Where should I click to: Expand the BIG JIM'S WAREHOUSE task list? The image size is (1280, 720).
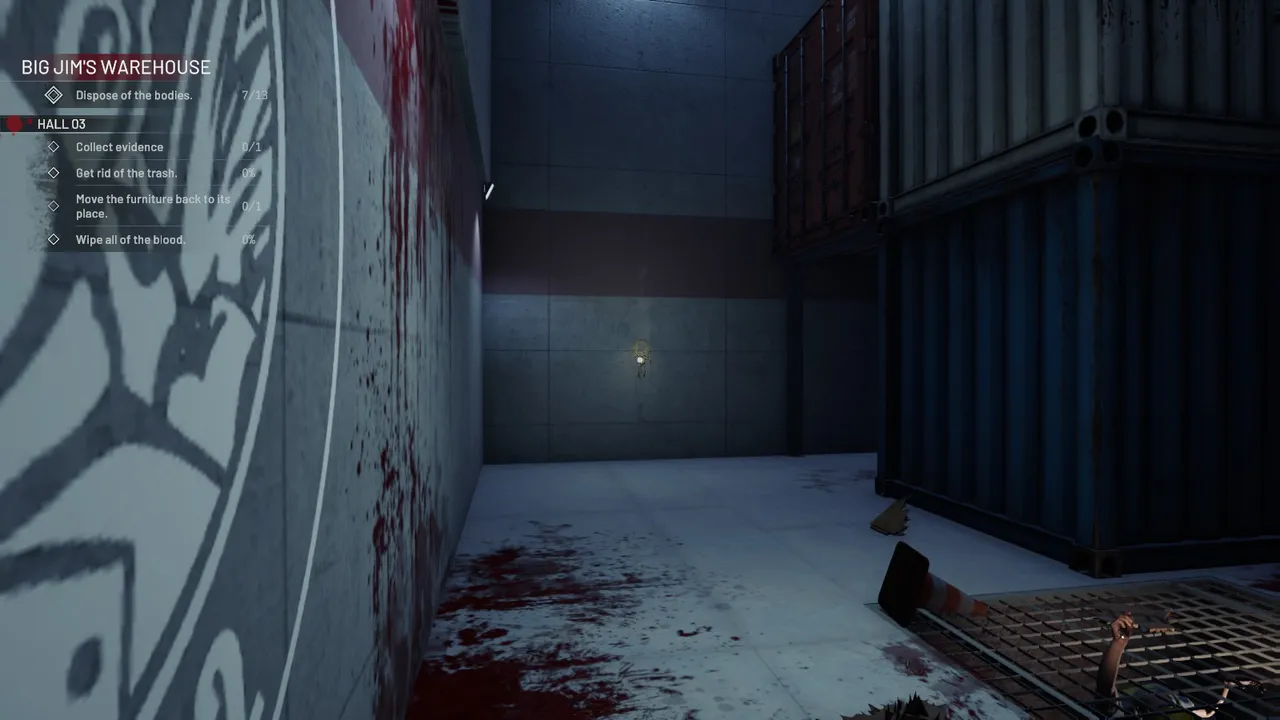pos(115,67)
